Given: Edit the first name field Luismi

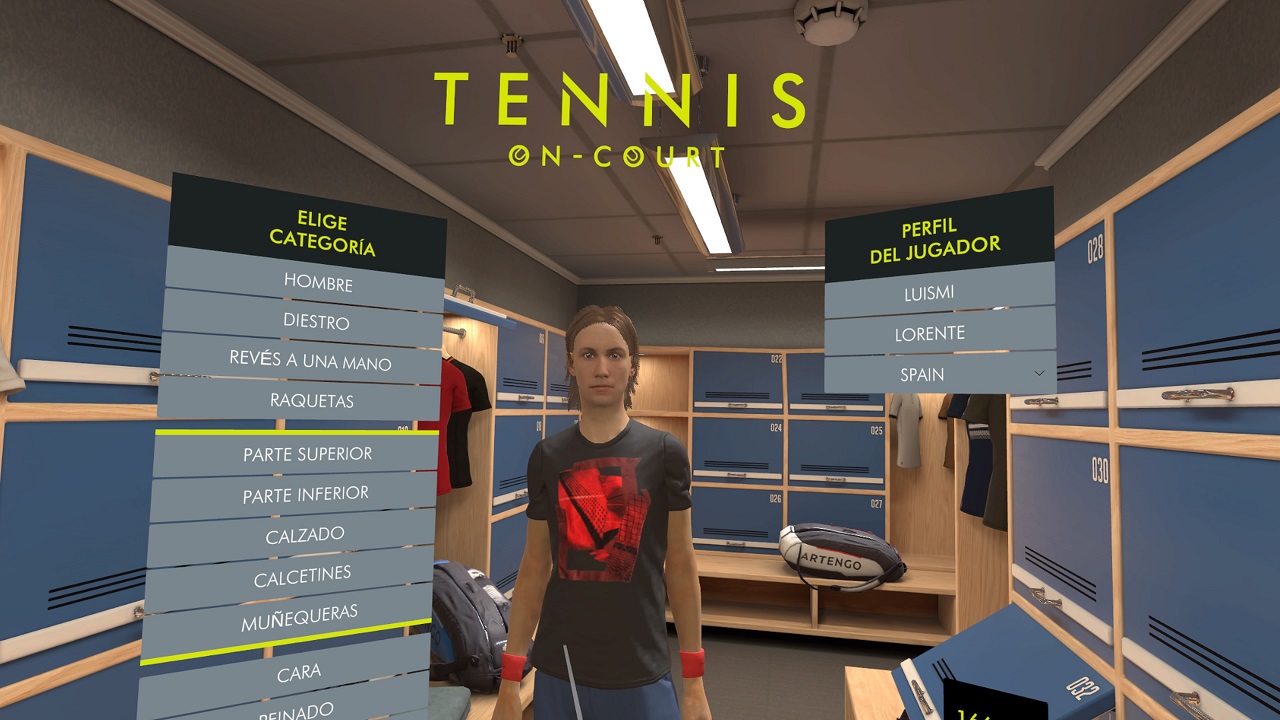Looking at the screenshot, I should pos(929,293).
